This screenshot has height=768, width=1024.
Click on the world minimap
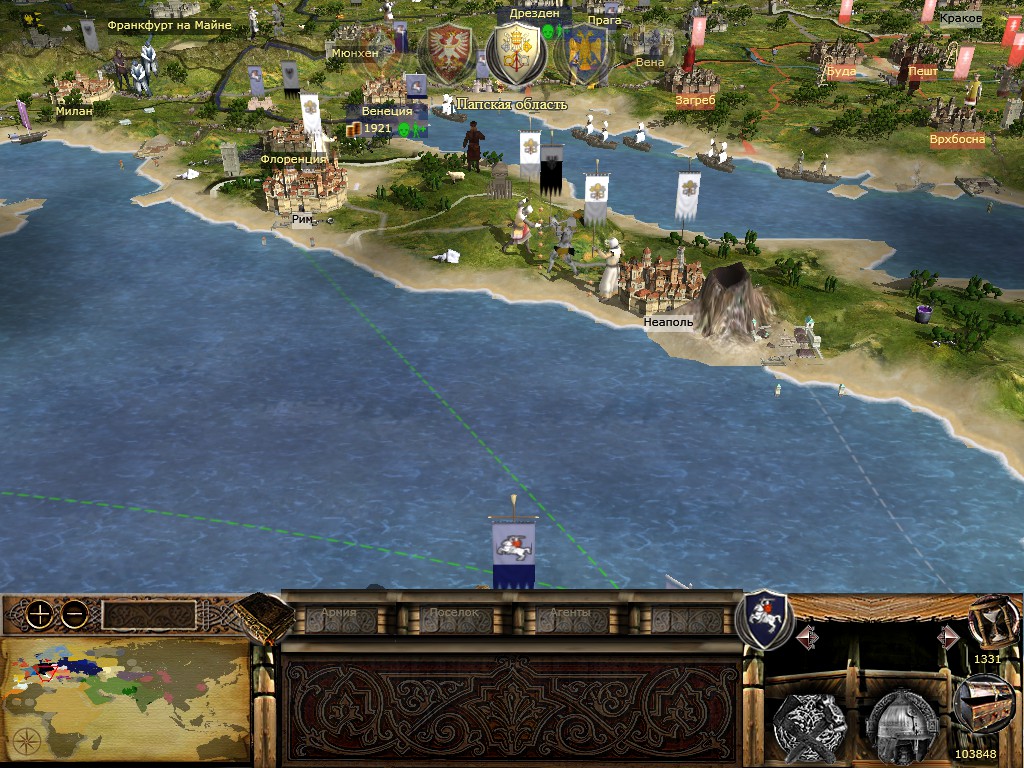124,700
